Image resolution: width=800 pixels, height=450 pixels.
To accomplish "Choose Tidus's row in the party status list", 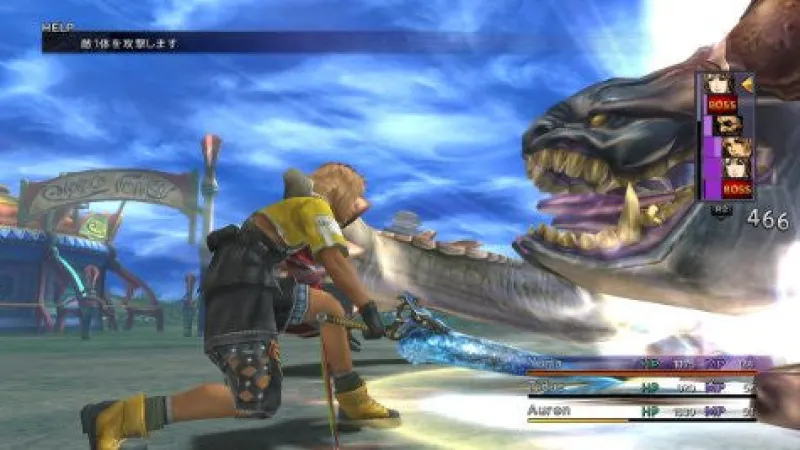I will (x=650, y=387).
